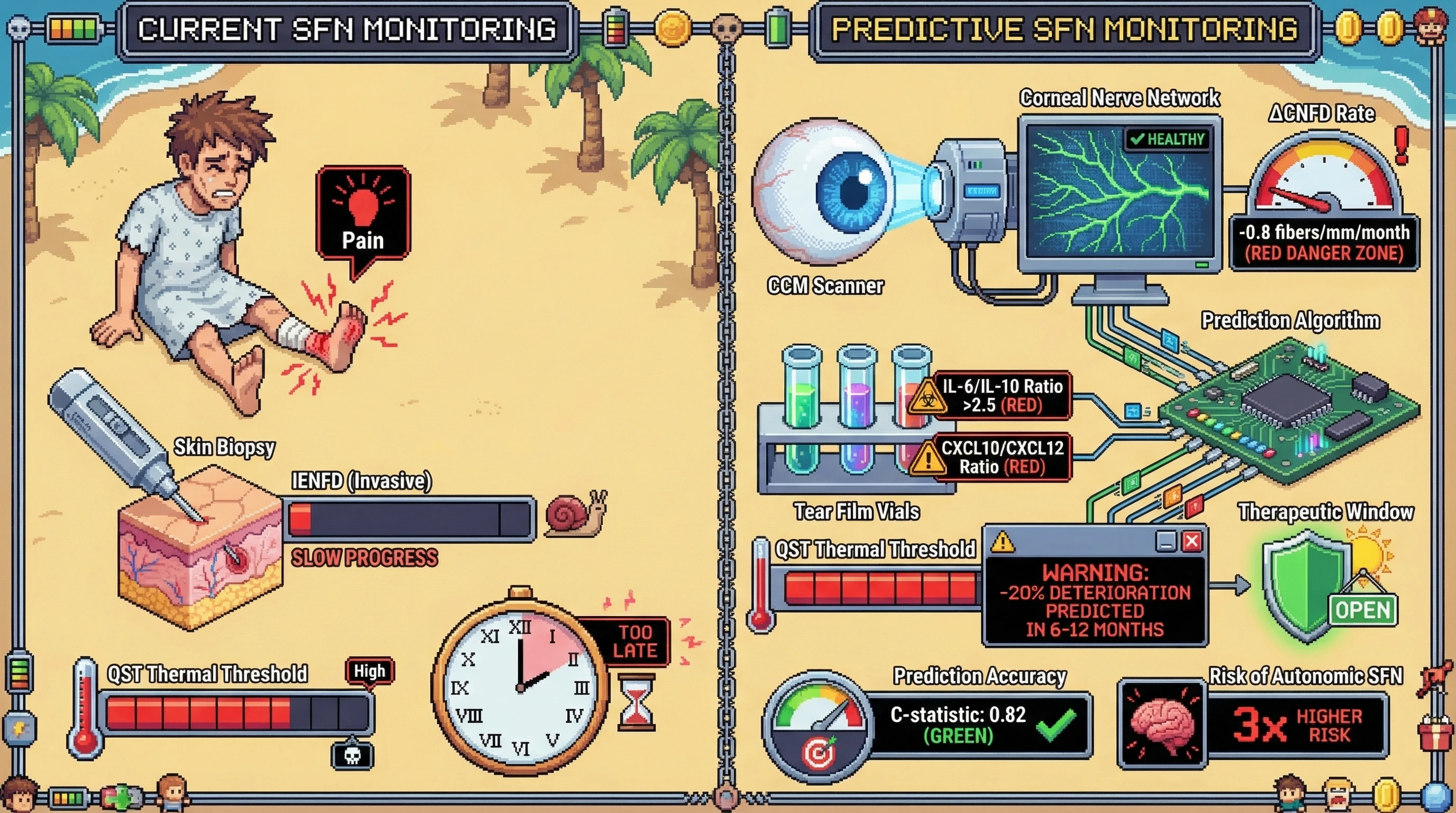
Task: Click the brown skull on center chain
Action: (726, 27)
